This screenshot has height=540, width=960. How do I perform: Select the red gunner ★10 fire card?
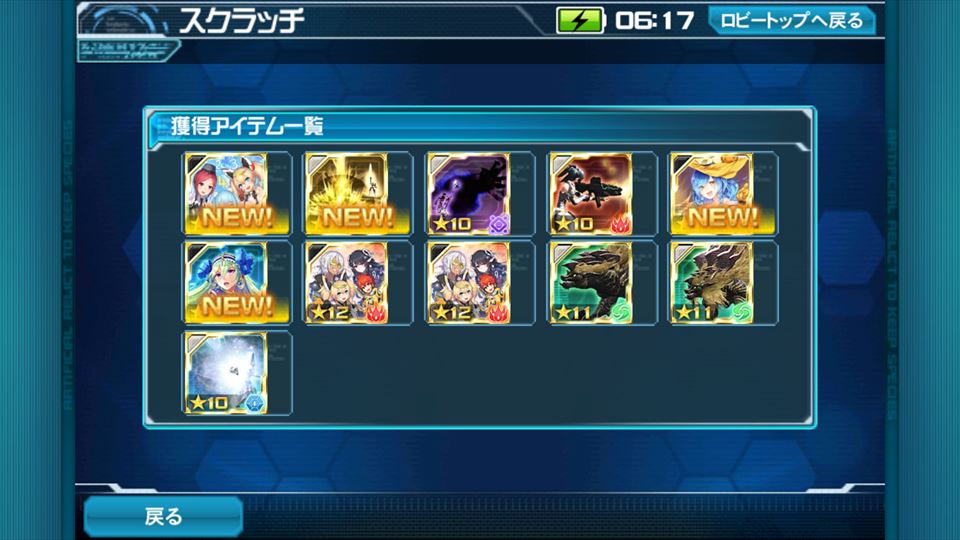590,193
